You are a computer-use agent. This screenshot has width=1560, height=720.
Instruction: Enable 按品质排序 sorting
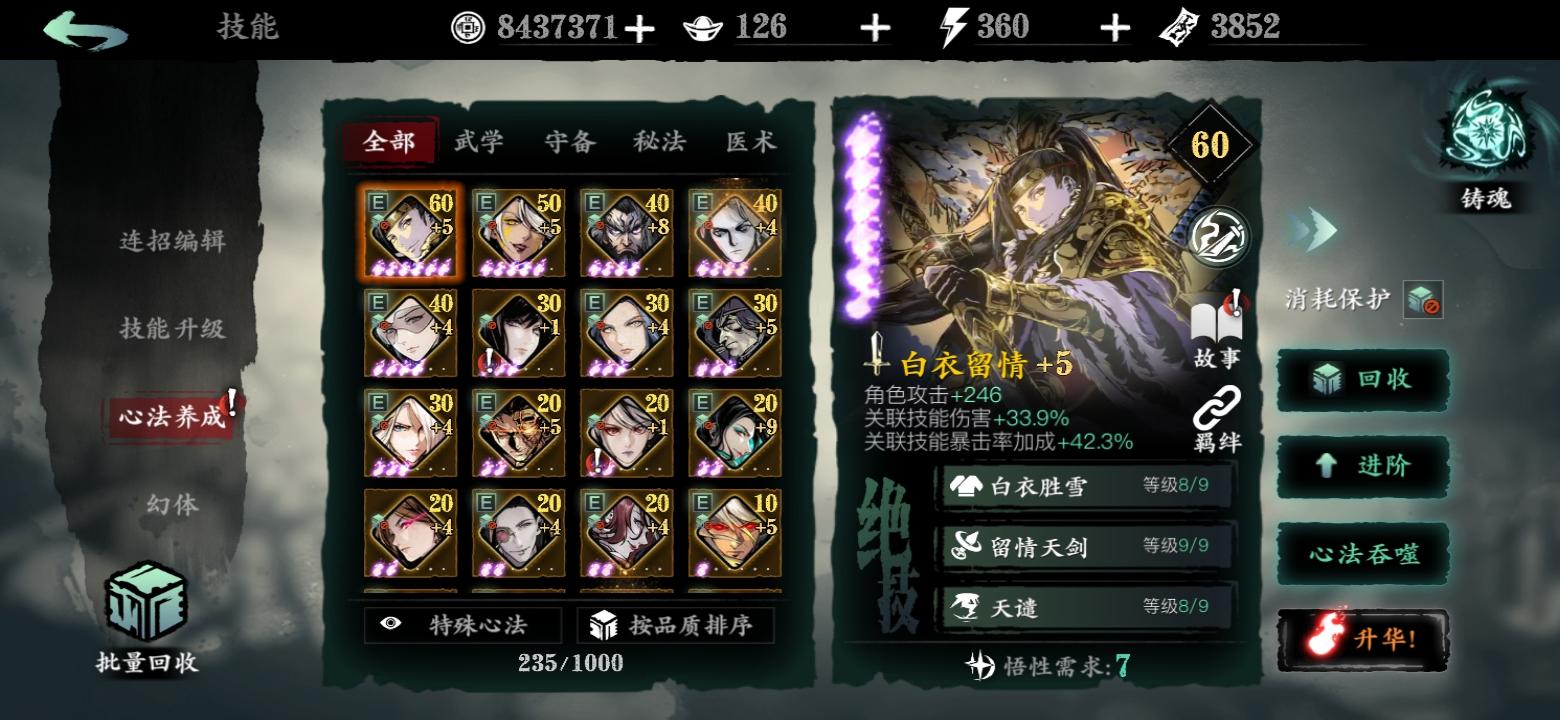click(677, 624)
